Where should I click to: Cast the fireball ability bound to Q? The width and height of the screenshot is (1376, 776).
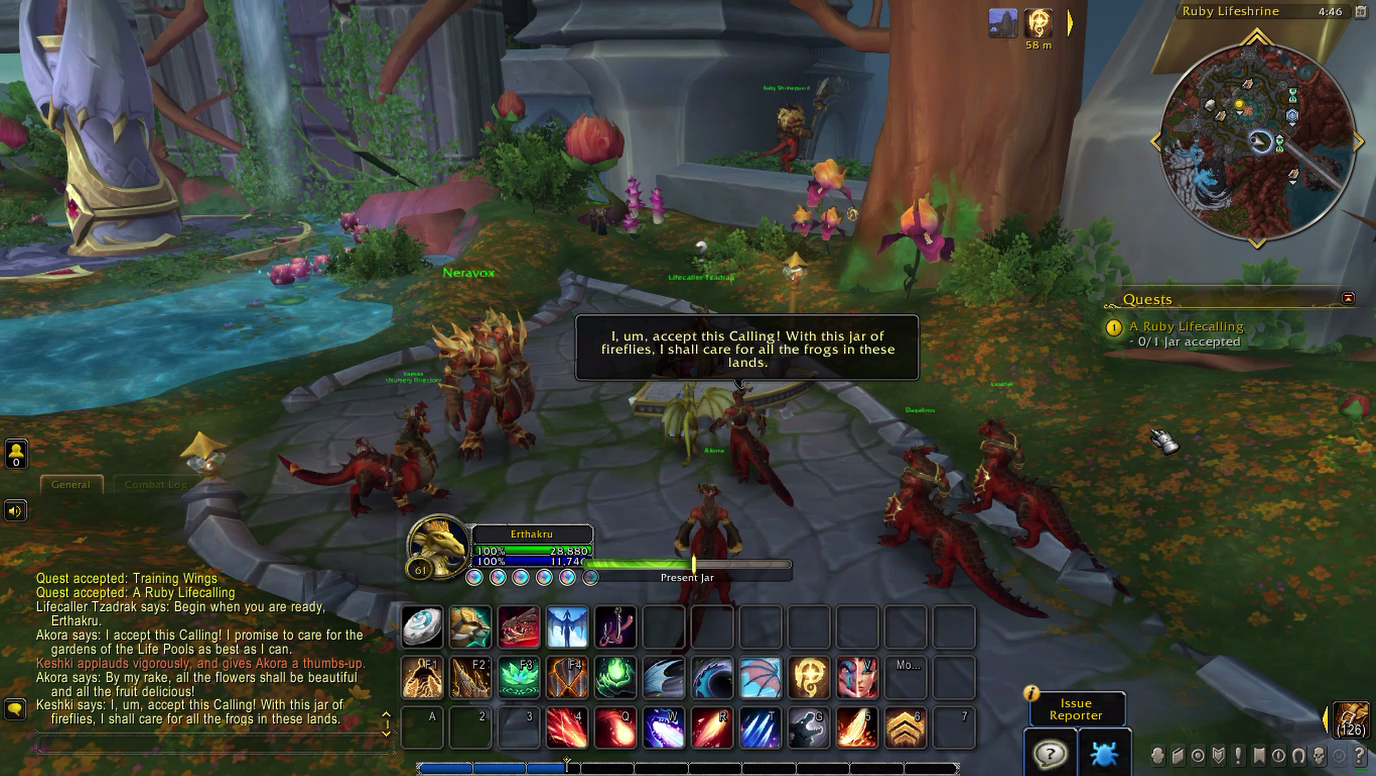tap(614, 727)
